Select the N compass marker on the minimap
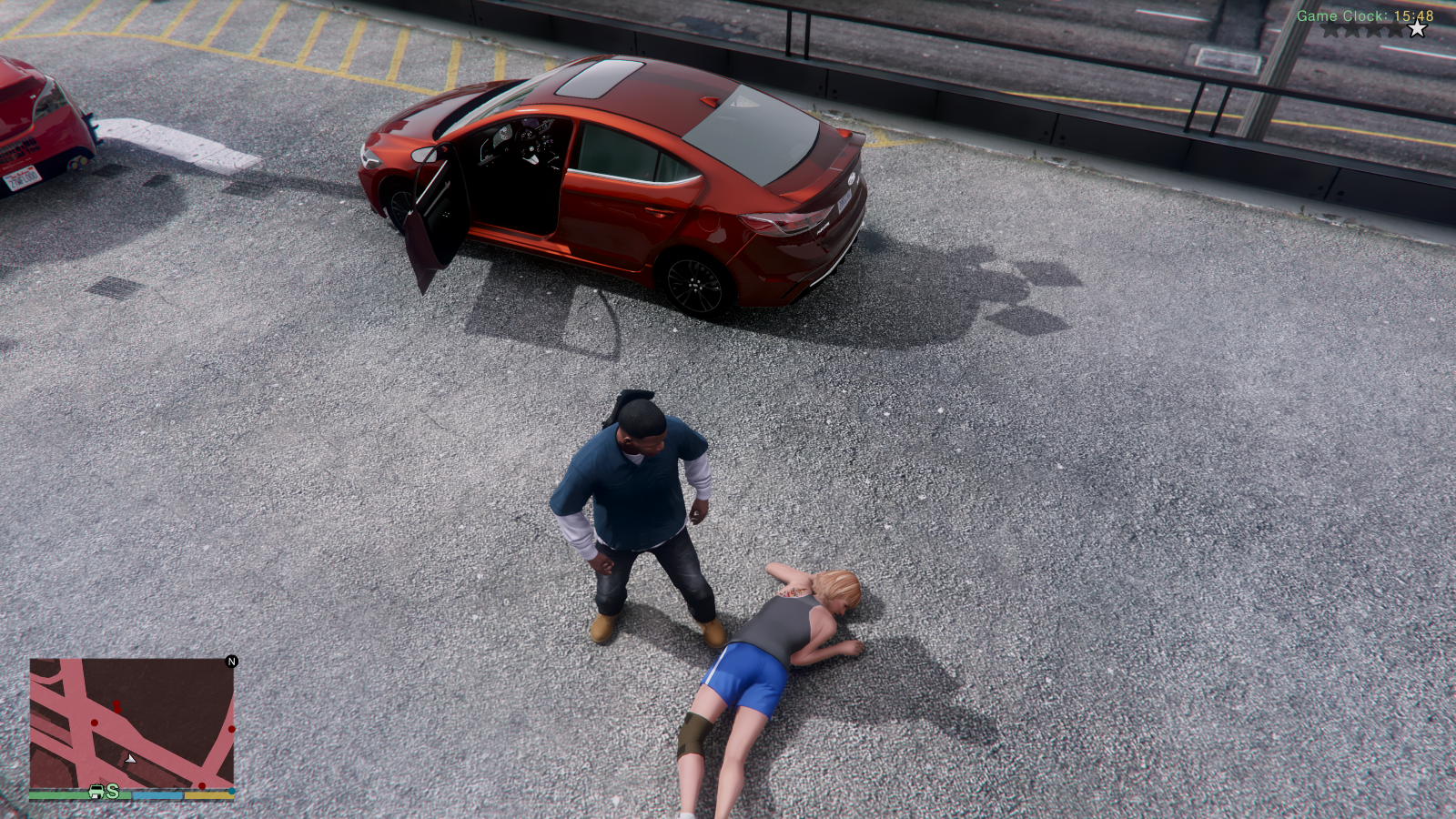Viewport: 1456px width, 819px height. coord(231,662)
